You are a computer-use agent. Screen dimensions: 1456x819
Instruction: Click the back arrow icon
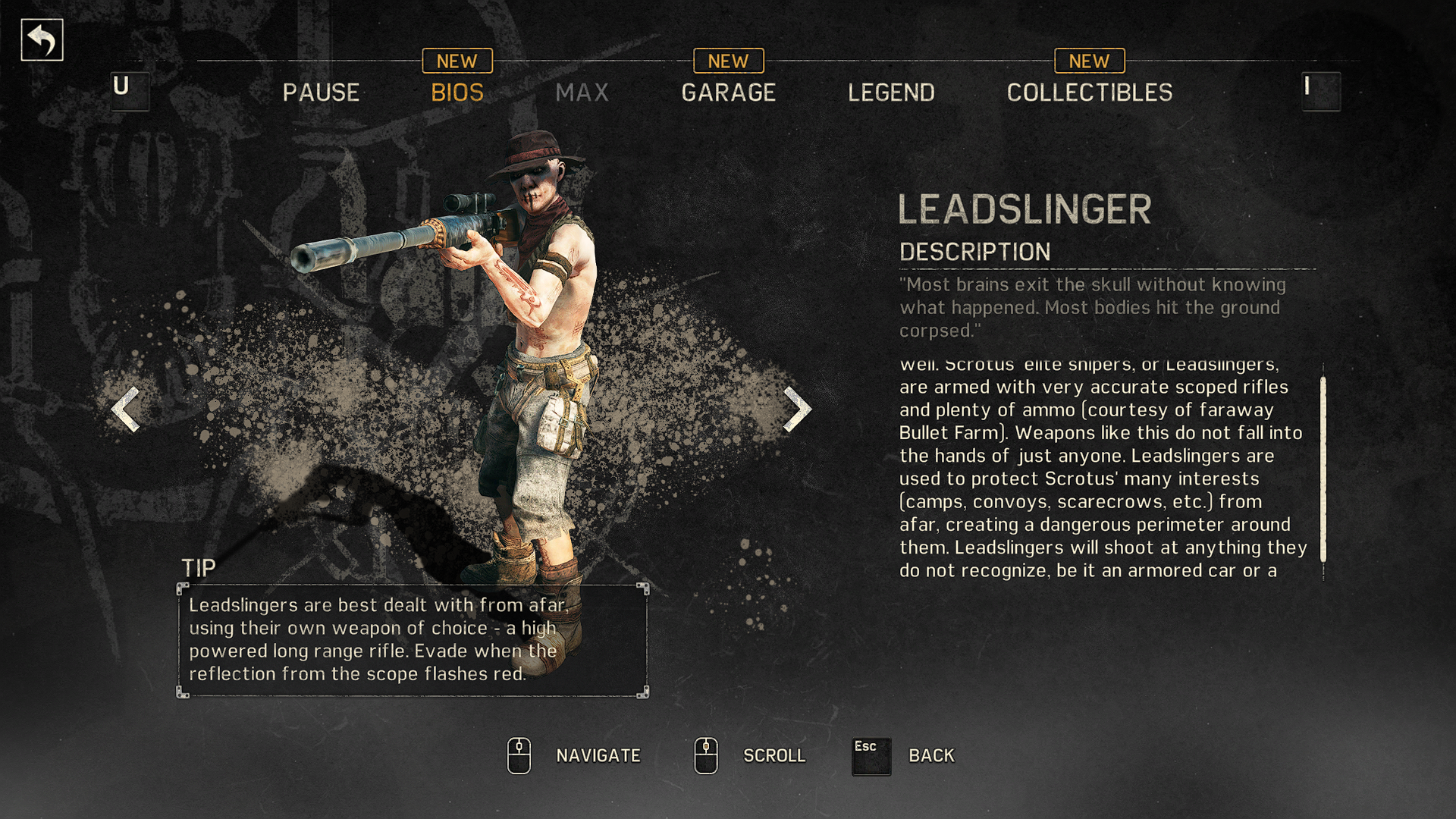[42, 40]
